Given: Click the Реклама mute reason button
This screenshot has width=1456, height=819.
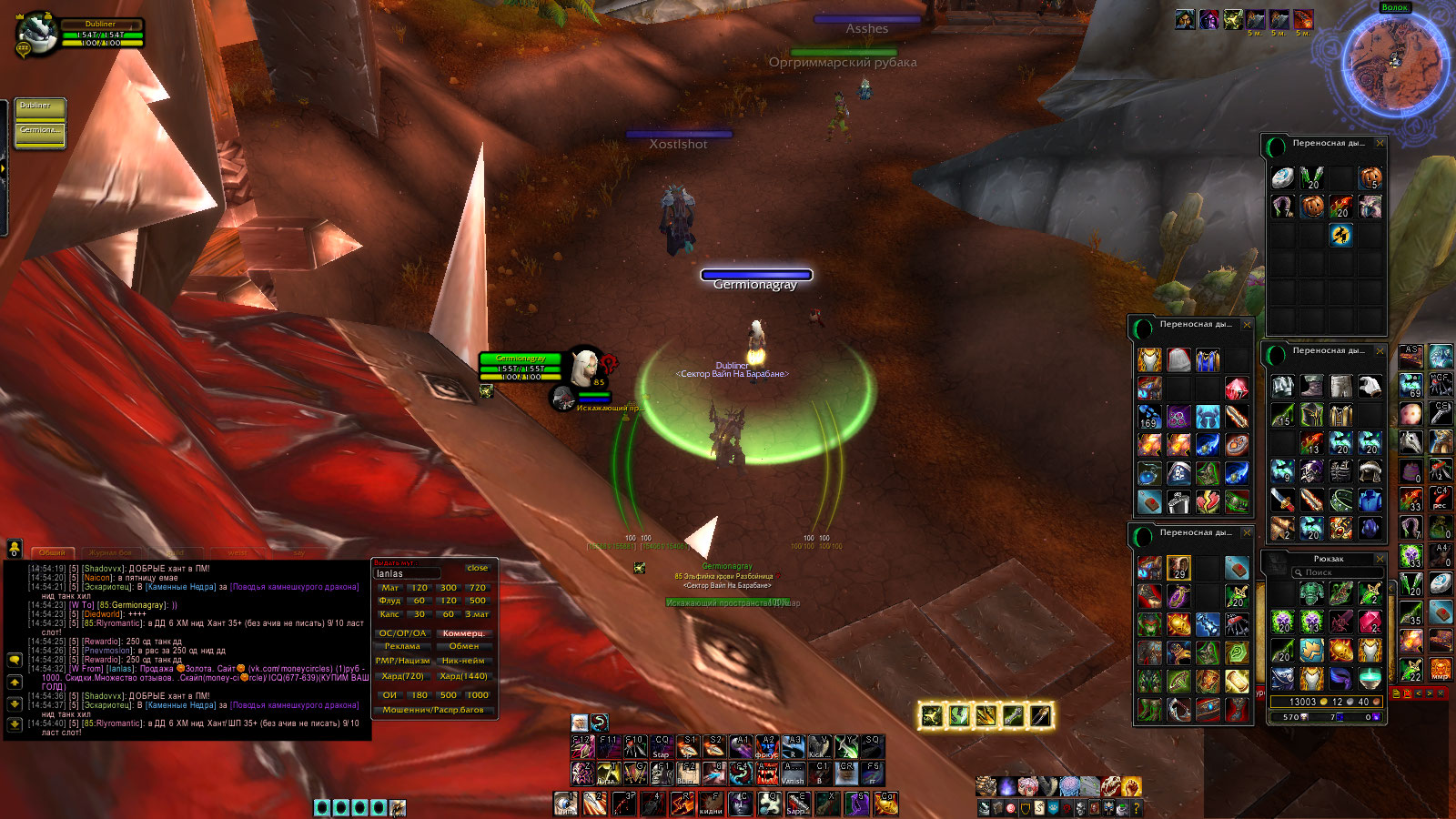Looking at the screenshot, I should coord(402,646).
